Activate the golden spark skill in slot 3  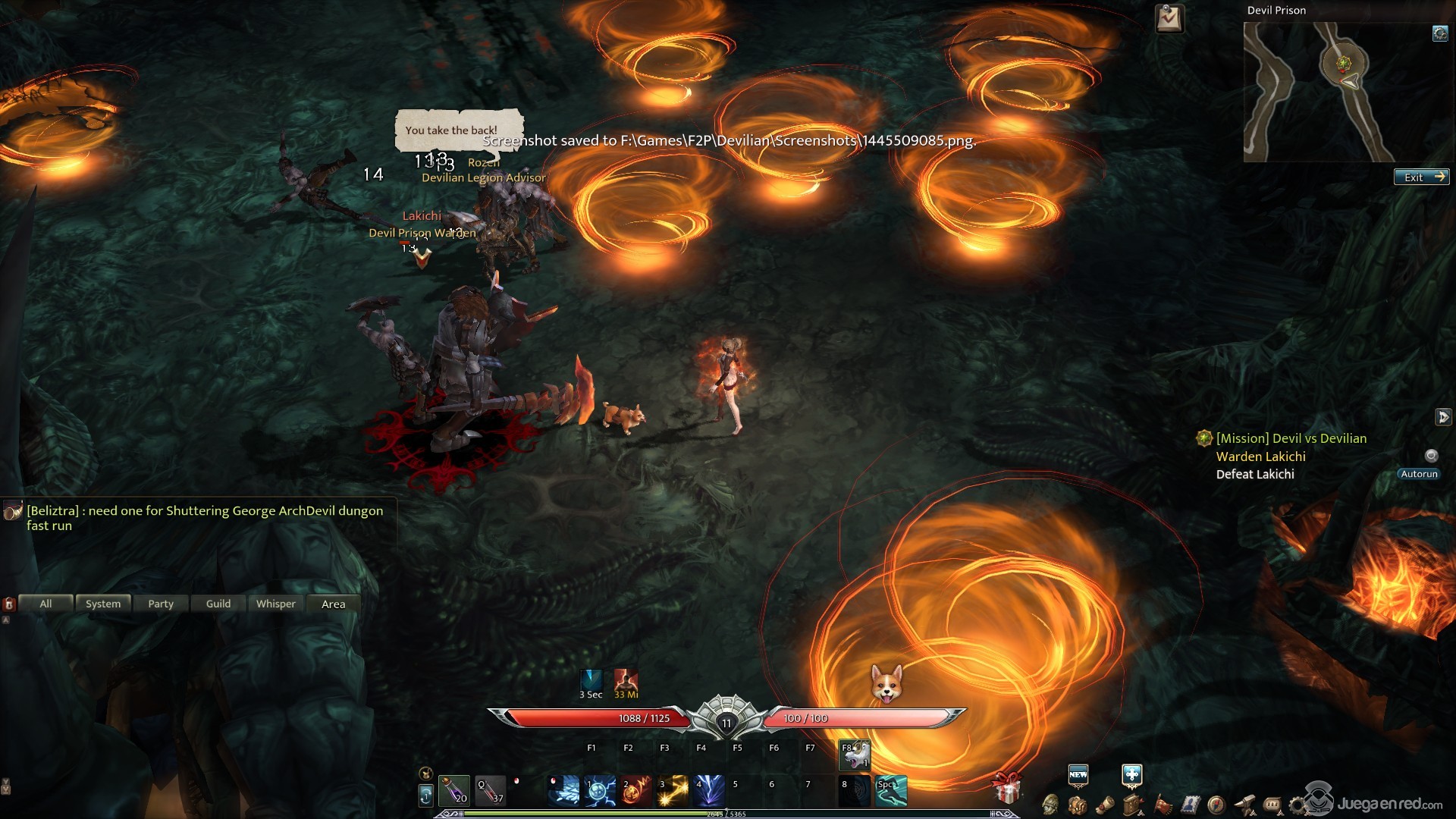coord(673,790)
